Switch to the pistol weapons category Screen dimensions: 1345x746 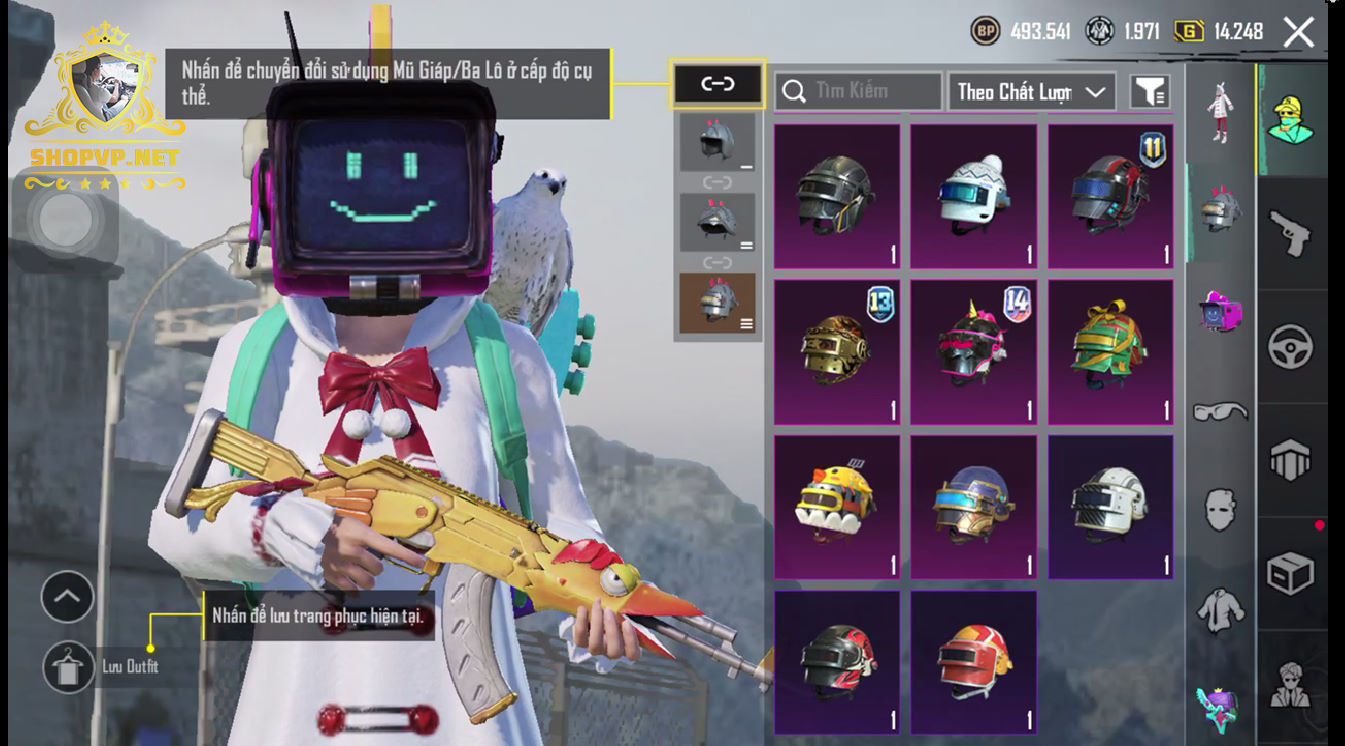click(x=1290, y=234)
